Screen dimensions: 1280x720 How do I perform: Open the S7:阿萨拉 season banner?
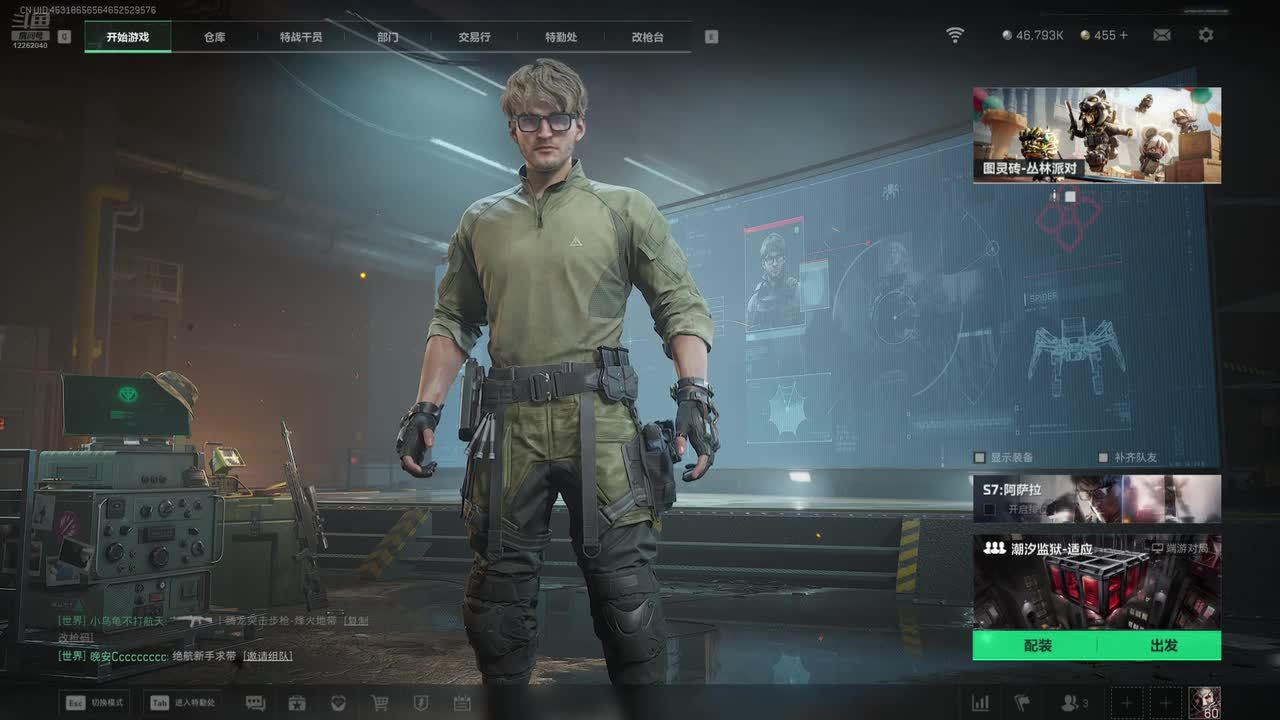1096,498
